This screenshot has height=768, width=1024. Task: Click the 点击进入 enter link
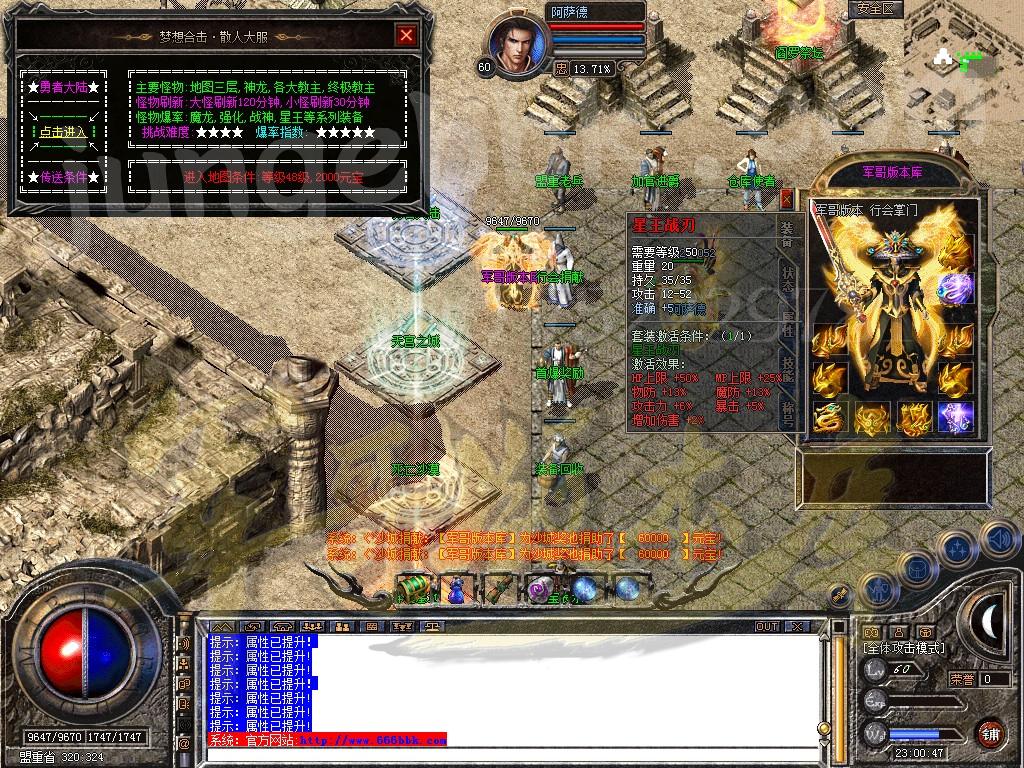(62, 132)
